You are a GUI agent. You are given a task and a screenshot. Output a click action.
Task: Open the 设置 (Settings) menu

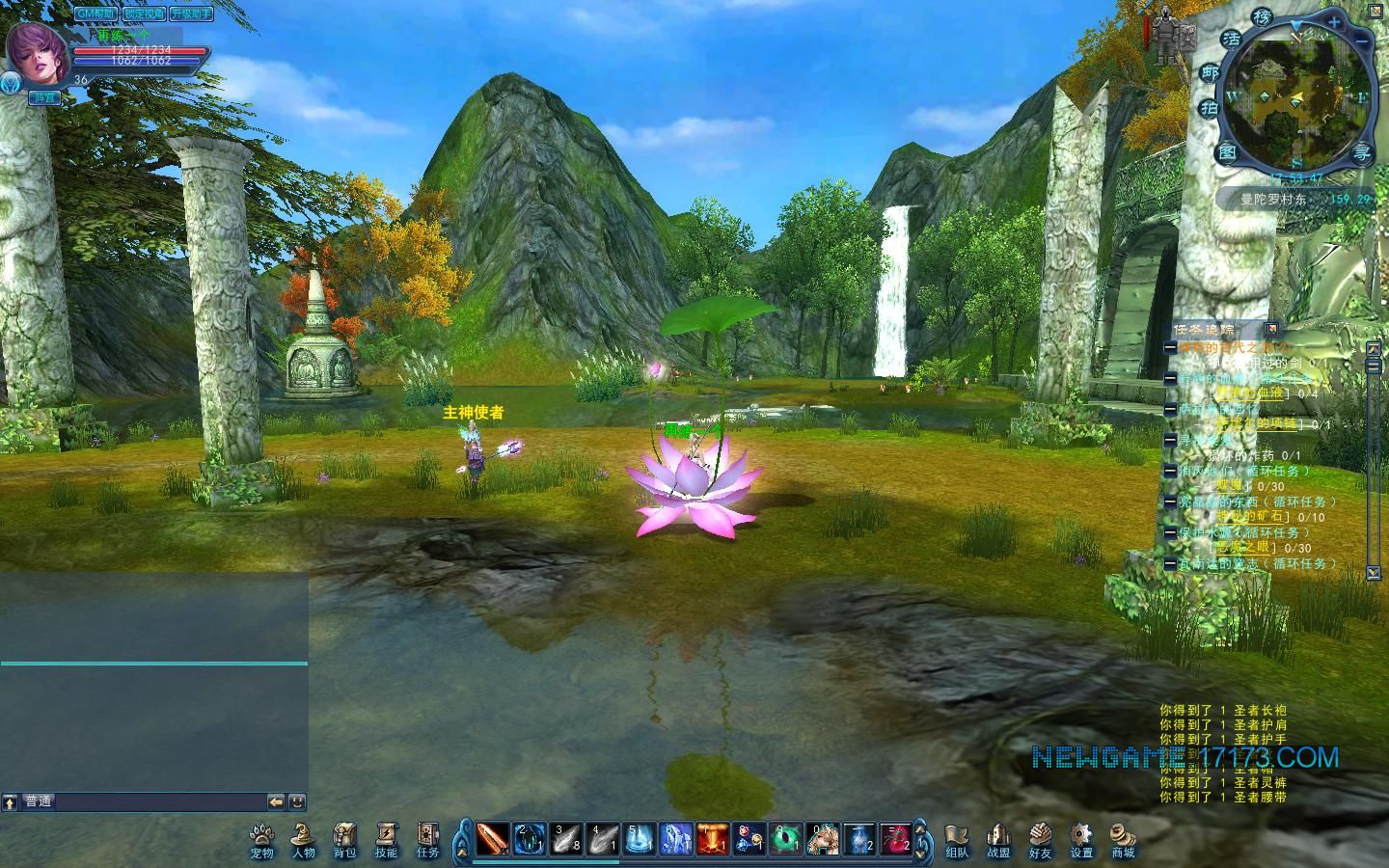tap(1081, 838)
